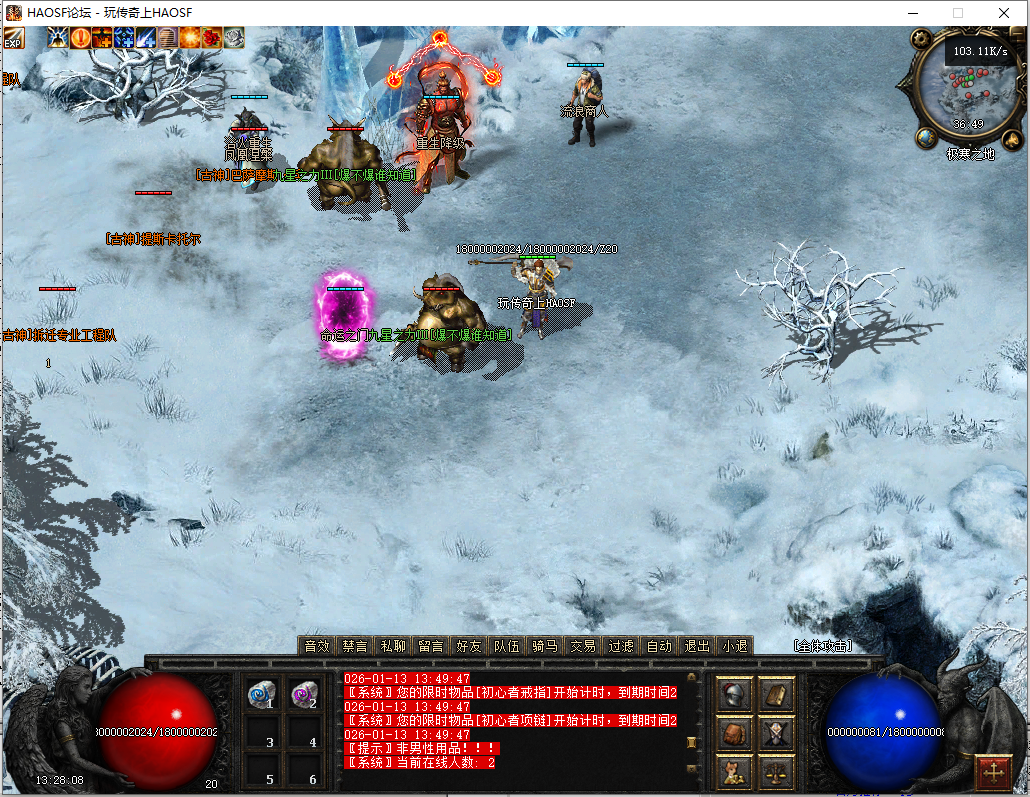Click the 禁言 mute button

[x=354, y=646]
